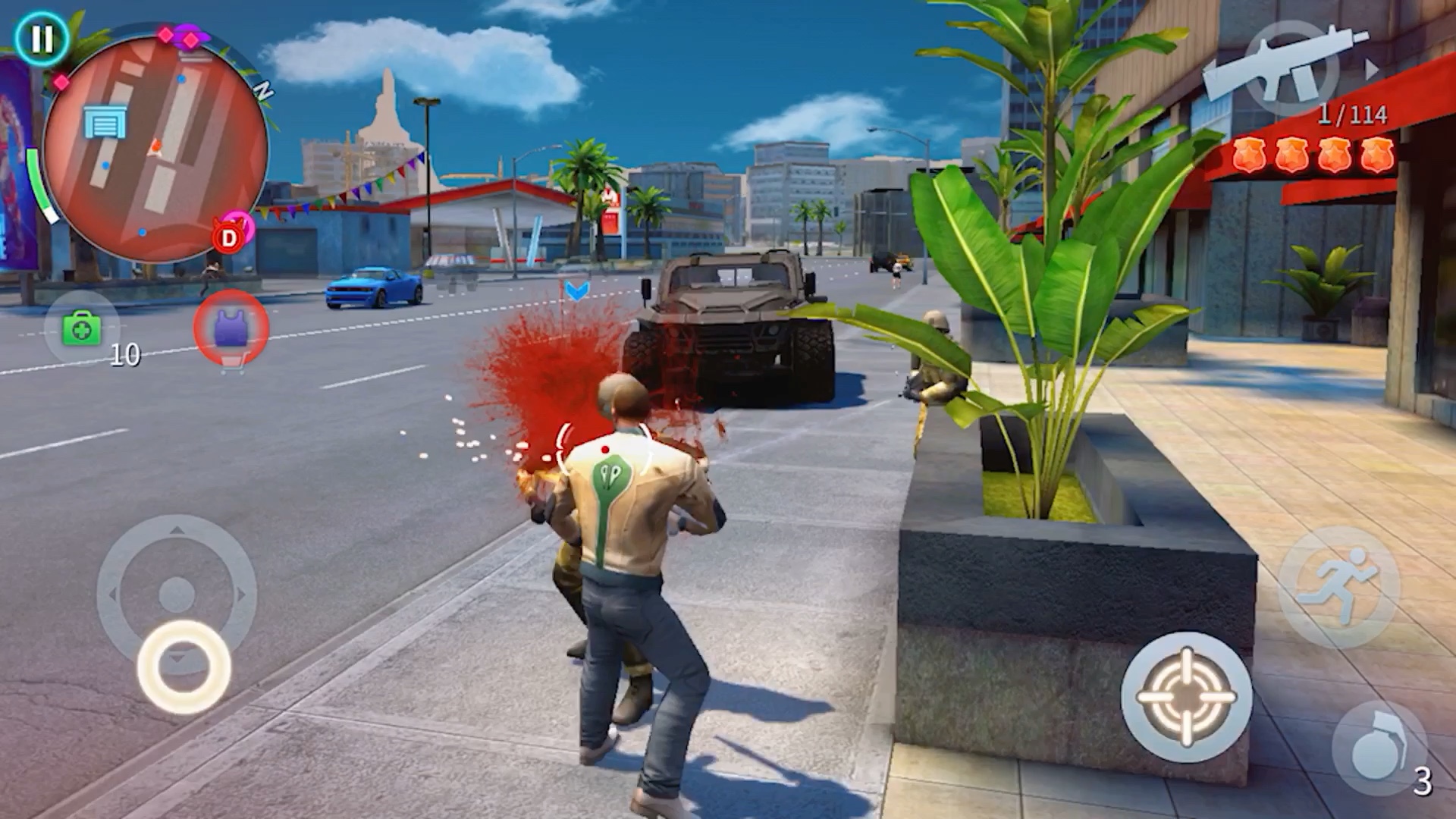
Task: Pause the game with the pause button
Action: 42,39
